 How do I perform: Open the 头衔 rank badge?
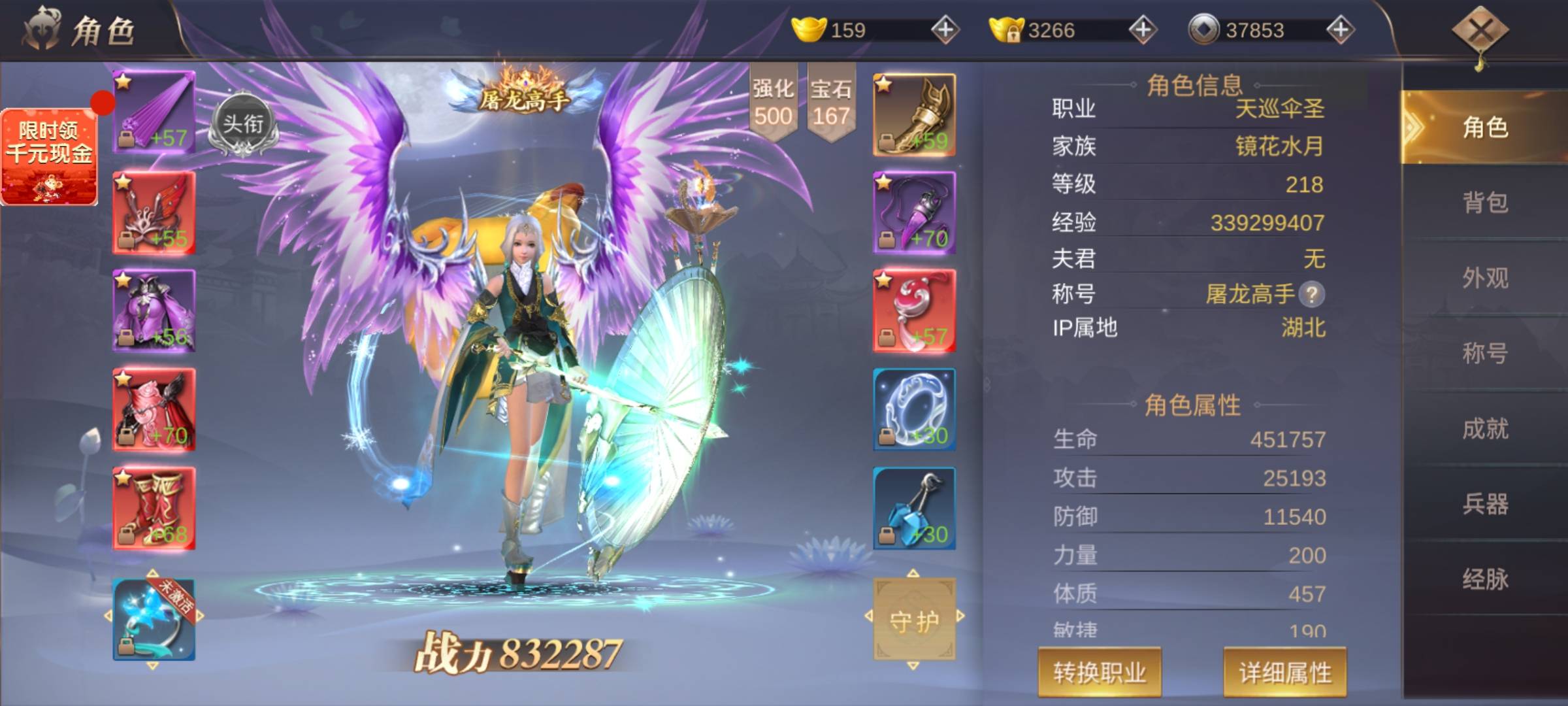click(243, 125)
